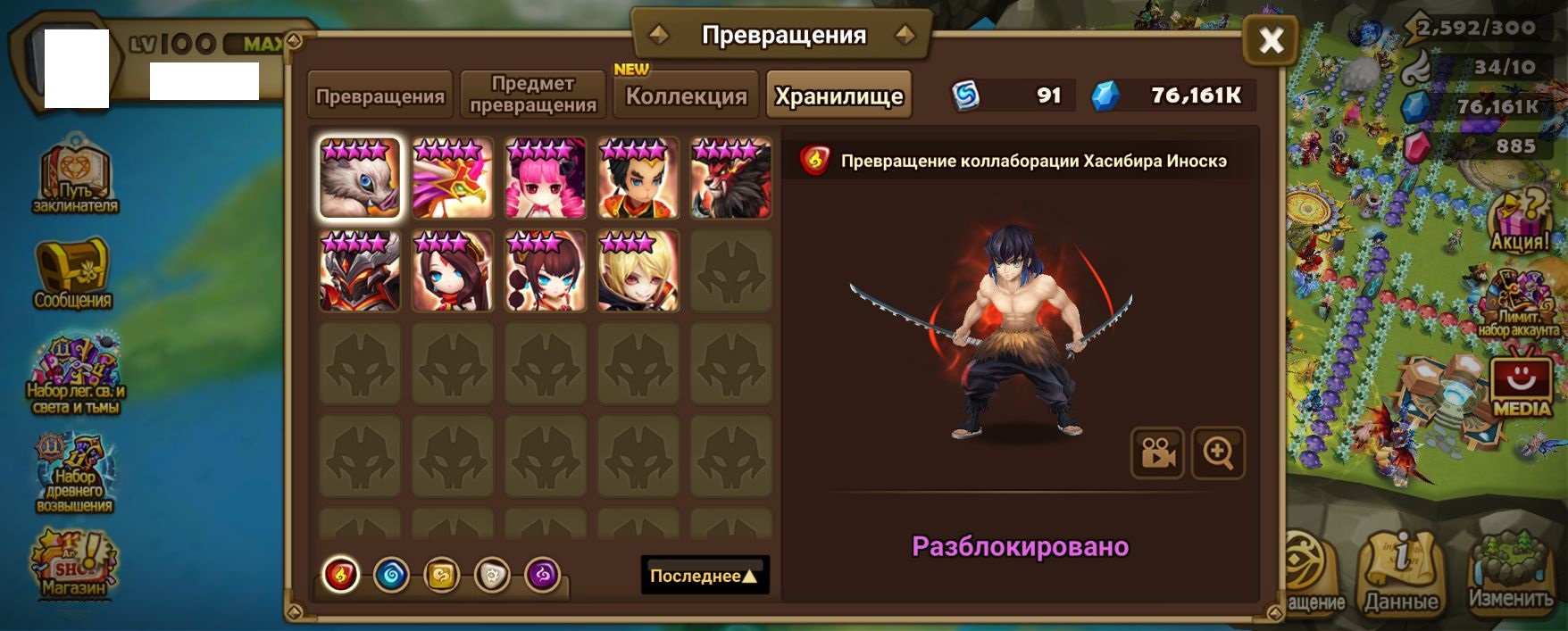Zoom in on the Inosuke model

1218,453
